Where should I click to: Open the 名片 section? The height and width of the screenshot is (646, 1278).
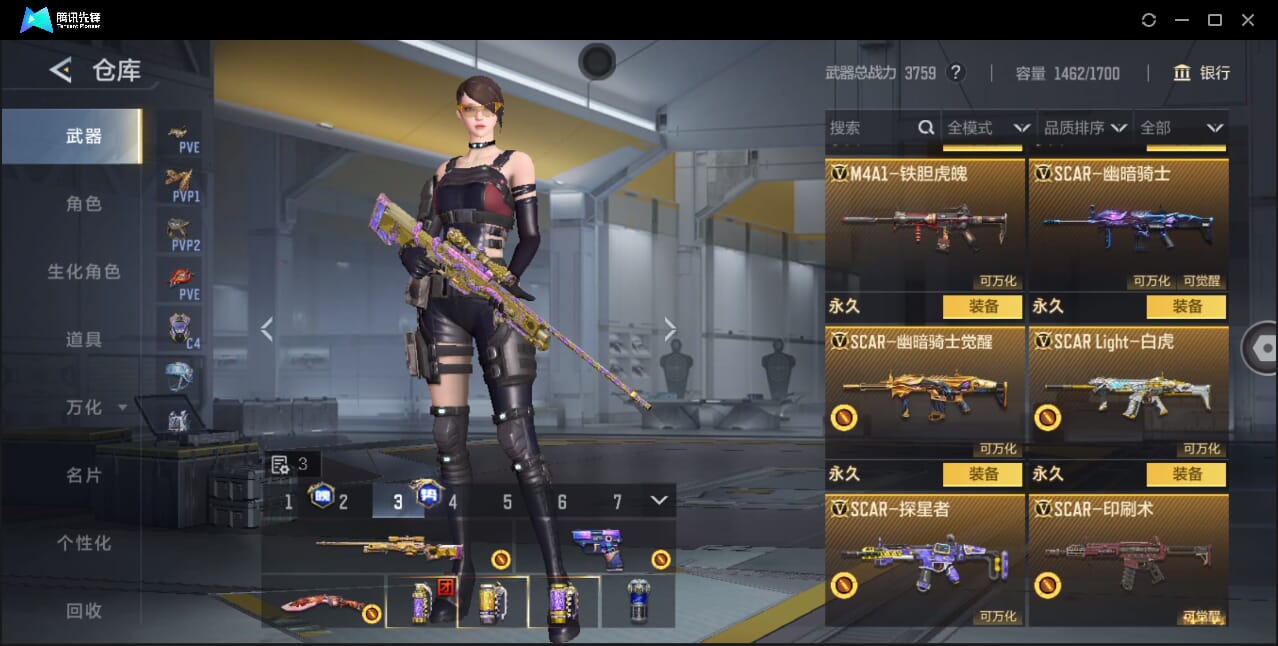coord(84,475)
